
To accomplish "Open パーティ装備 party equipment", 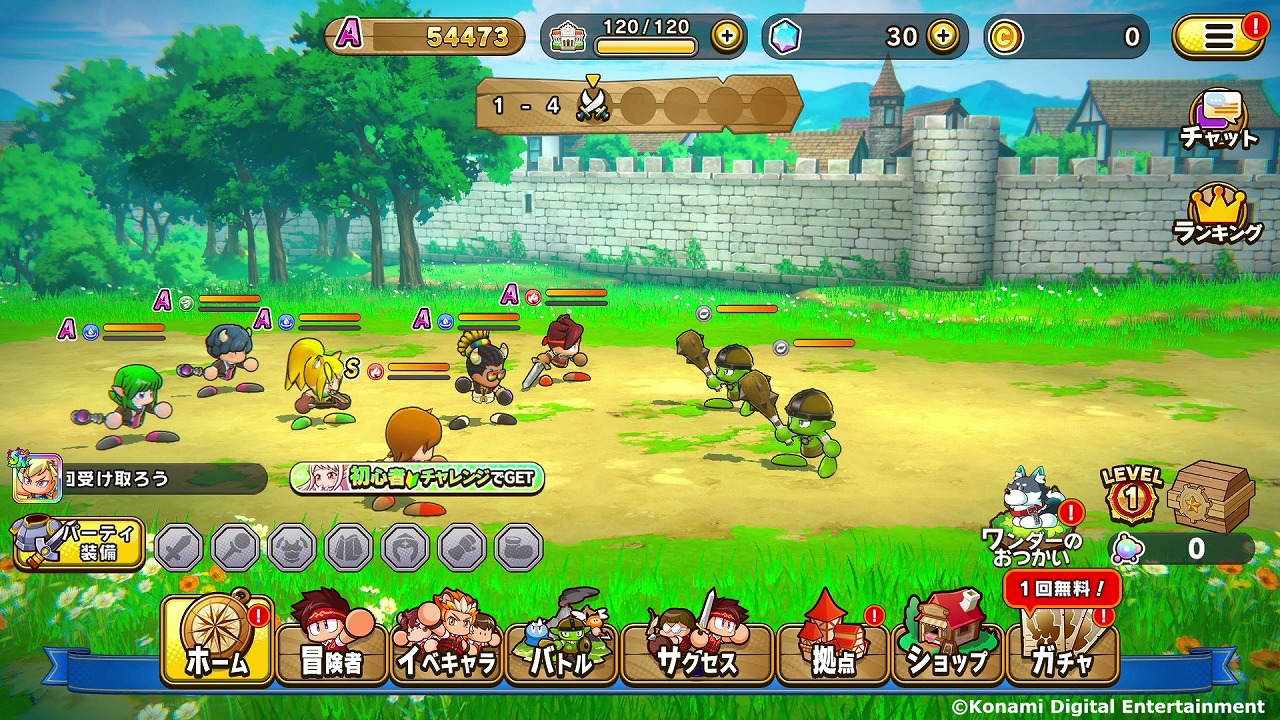I will coord(78,543).
